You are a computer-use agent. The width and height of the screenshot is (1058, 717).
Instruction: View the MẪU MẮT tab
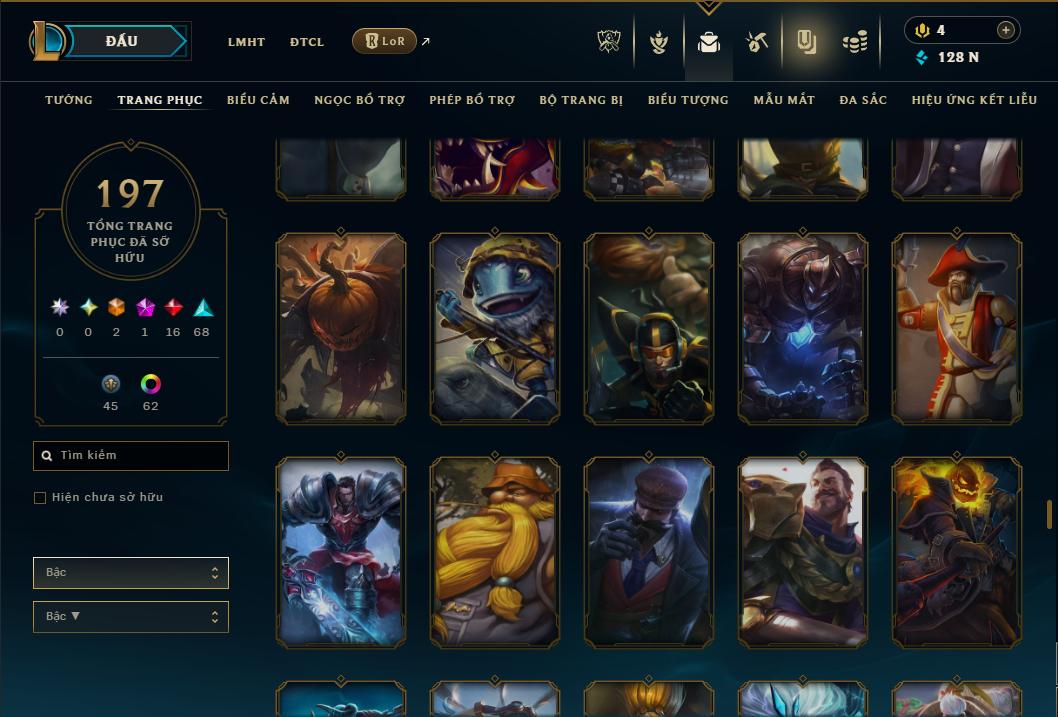coord(784,100)
